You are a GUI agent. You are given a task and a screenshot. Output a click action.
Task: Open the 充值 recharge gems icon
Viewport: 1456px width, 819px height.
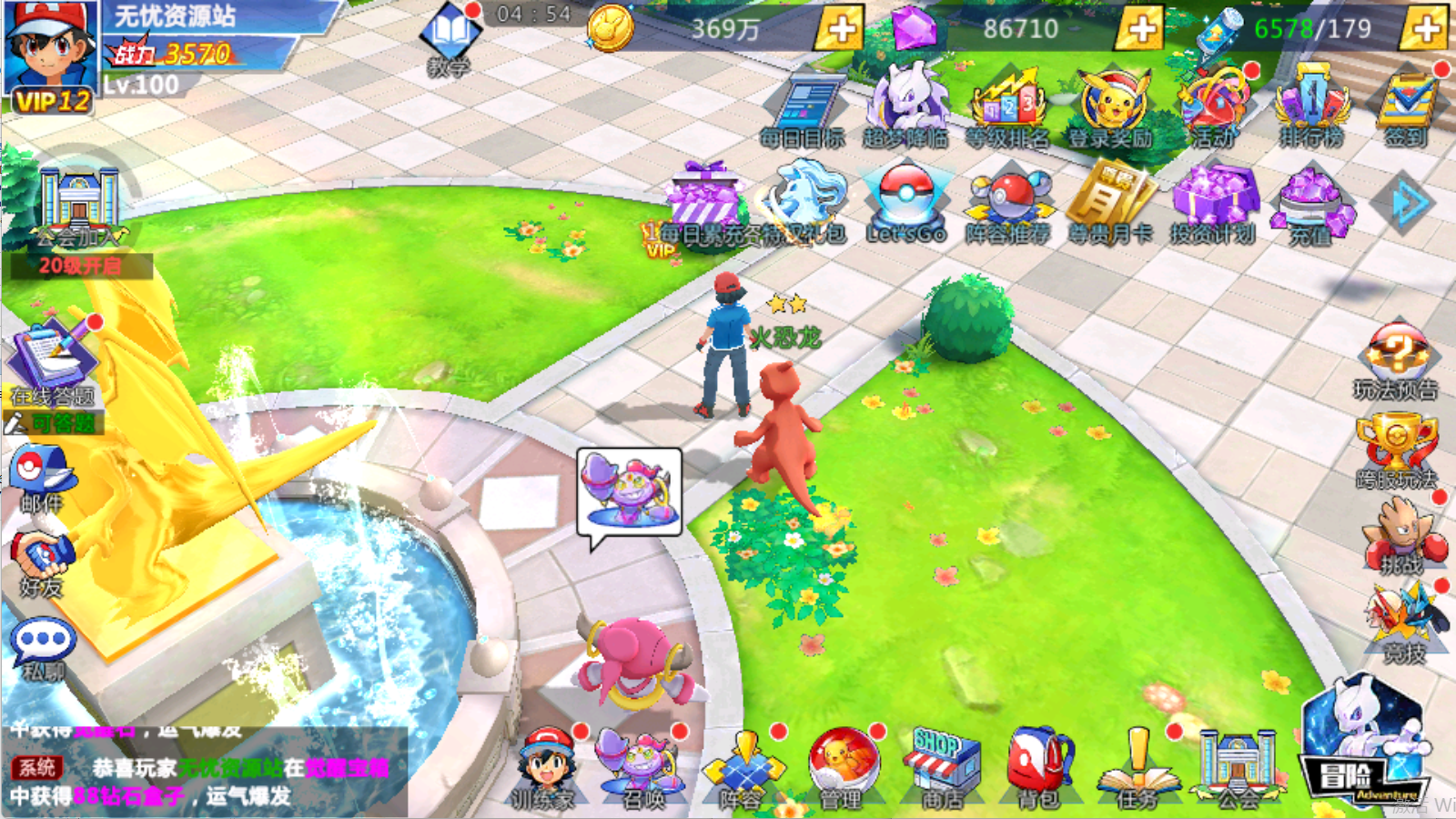pyautogui.click(x=1313, y=200)
